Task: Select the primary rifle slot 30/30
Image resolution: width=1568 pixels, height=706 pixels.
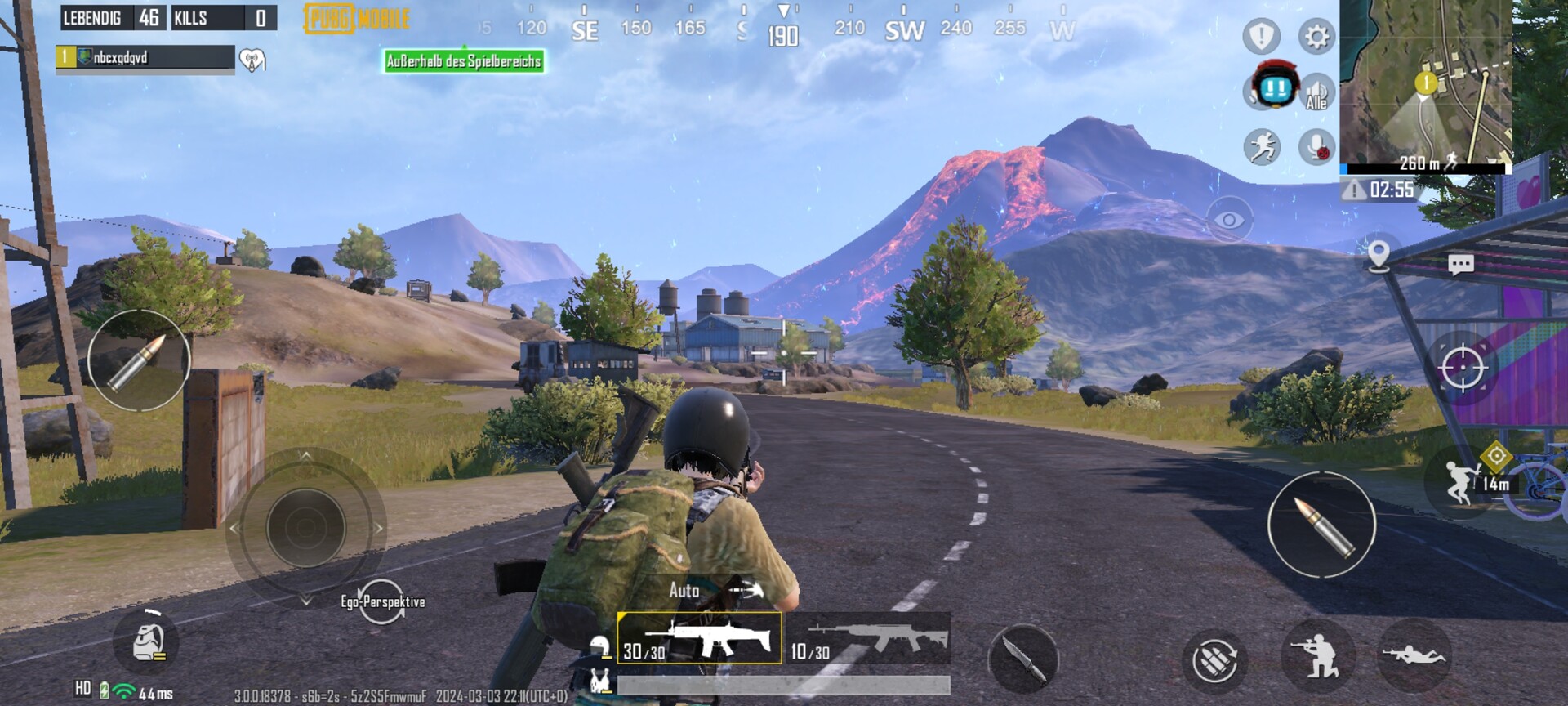Action: coord(699,638)
